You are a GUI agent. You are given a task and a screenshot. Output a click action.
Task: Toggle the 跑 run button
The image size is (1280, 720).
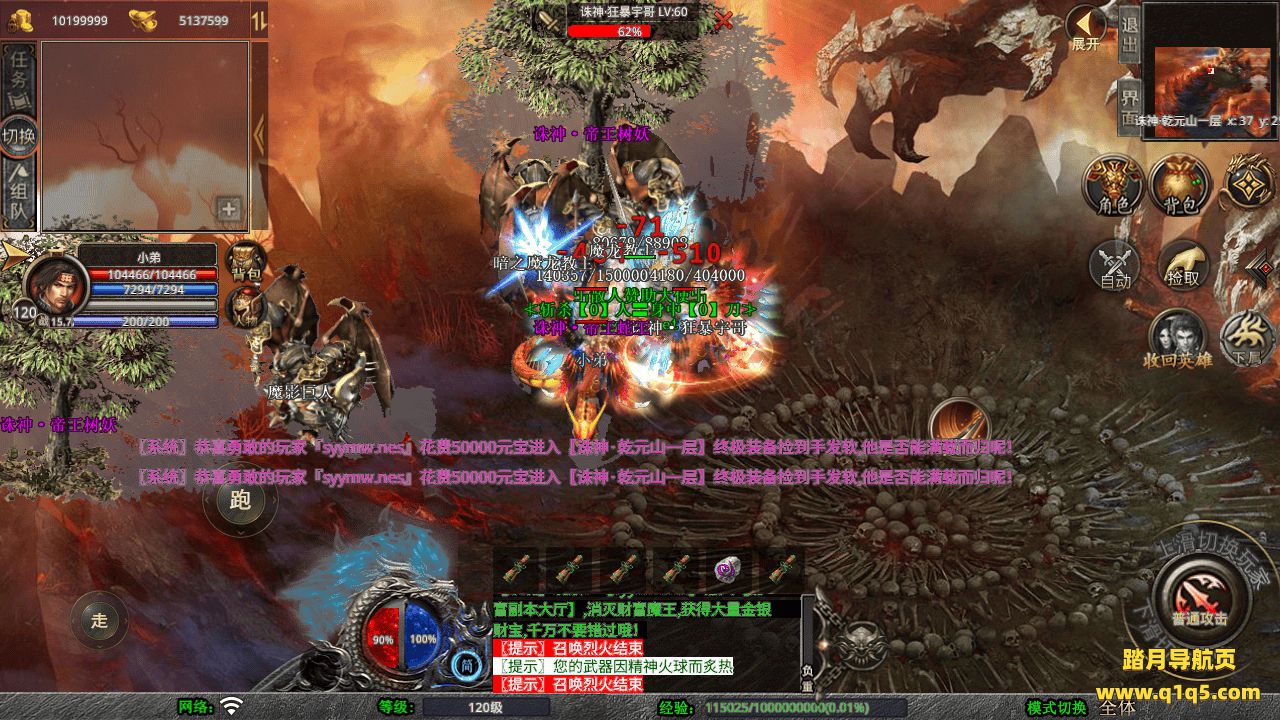coord(240,500)
